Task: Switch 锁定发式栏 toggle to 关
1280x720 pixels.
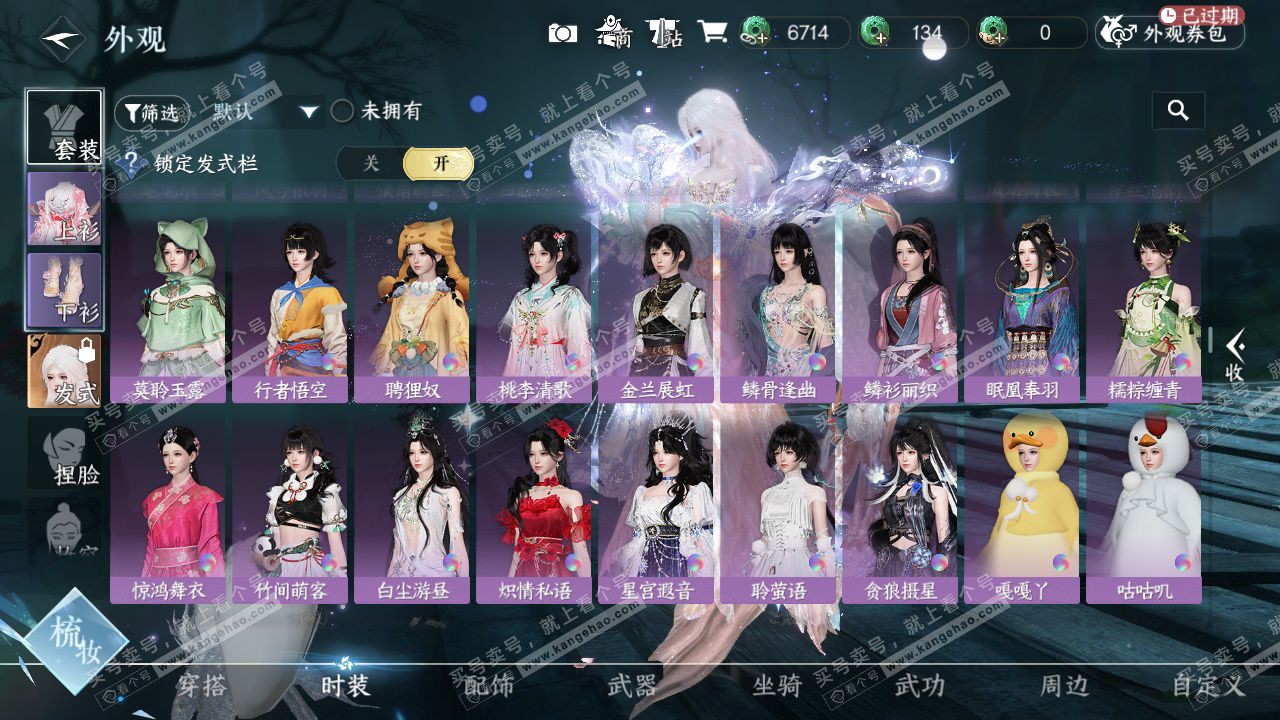Action: coord(371,163)
